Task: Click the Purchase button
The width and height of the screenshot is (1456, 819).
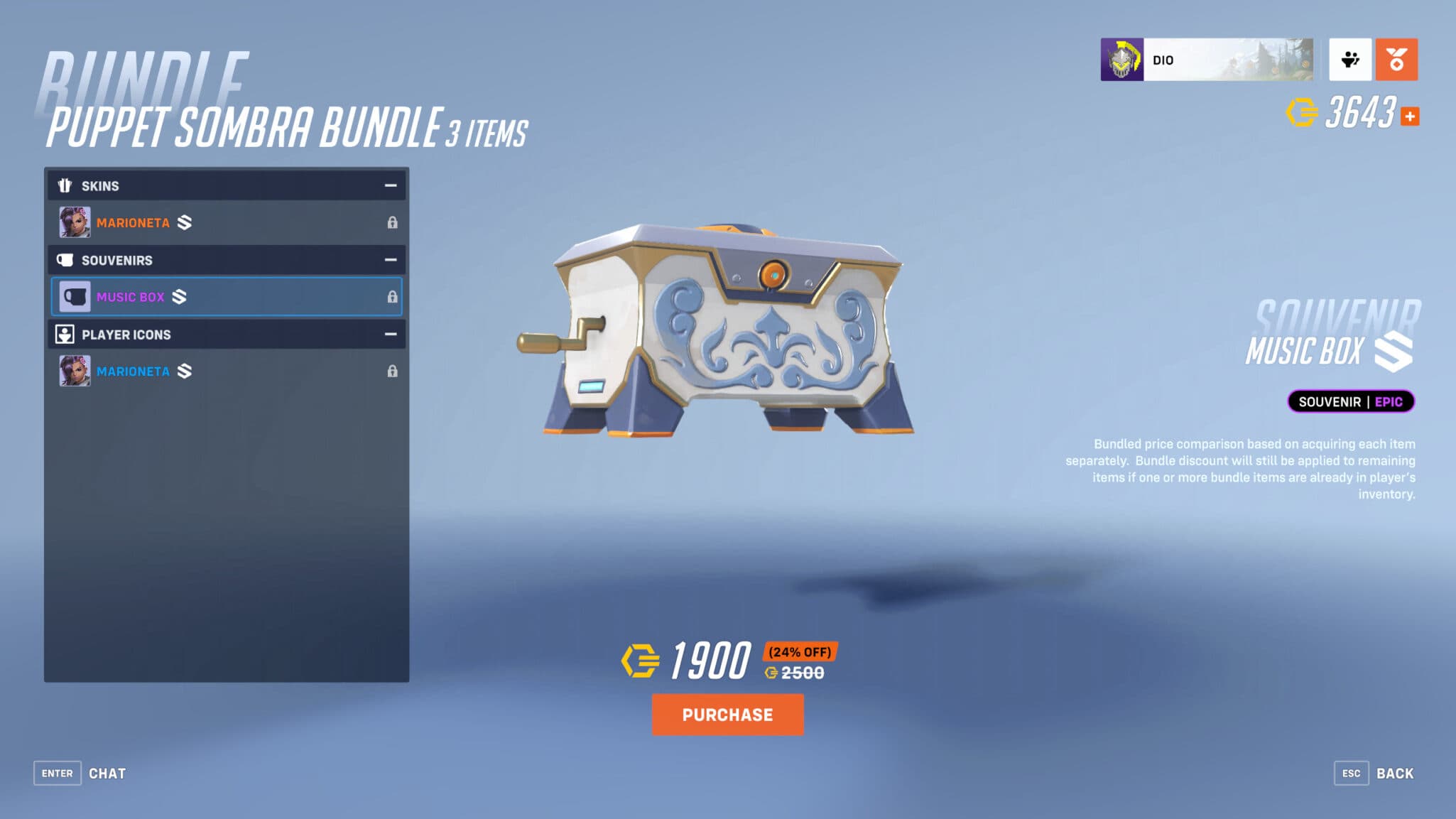Action: coord(727,715)
